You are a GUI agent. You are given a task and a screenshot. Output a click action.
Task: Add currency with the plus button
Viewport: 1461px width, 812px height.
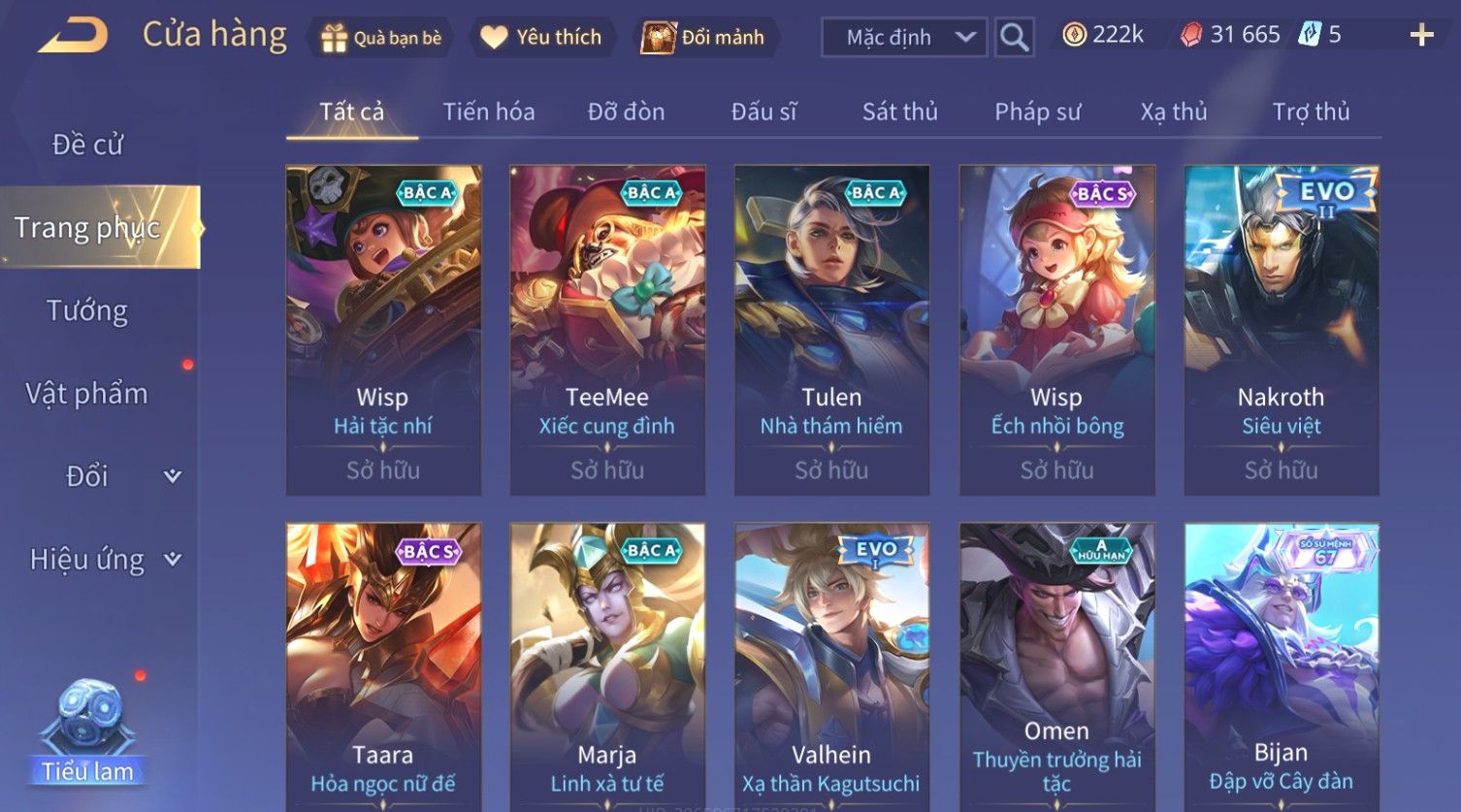[x=1421, y=36]
